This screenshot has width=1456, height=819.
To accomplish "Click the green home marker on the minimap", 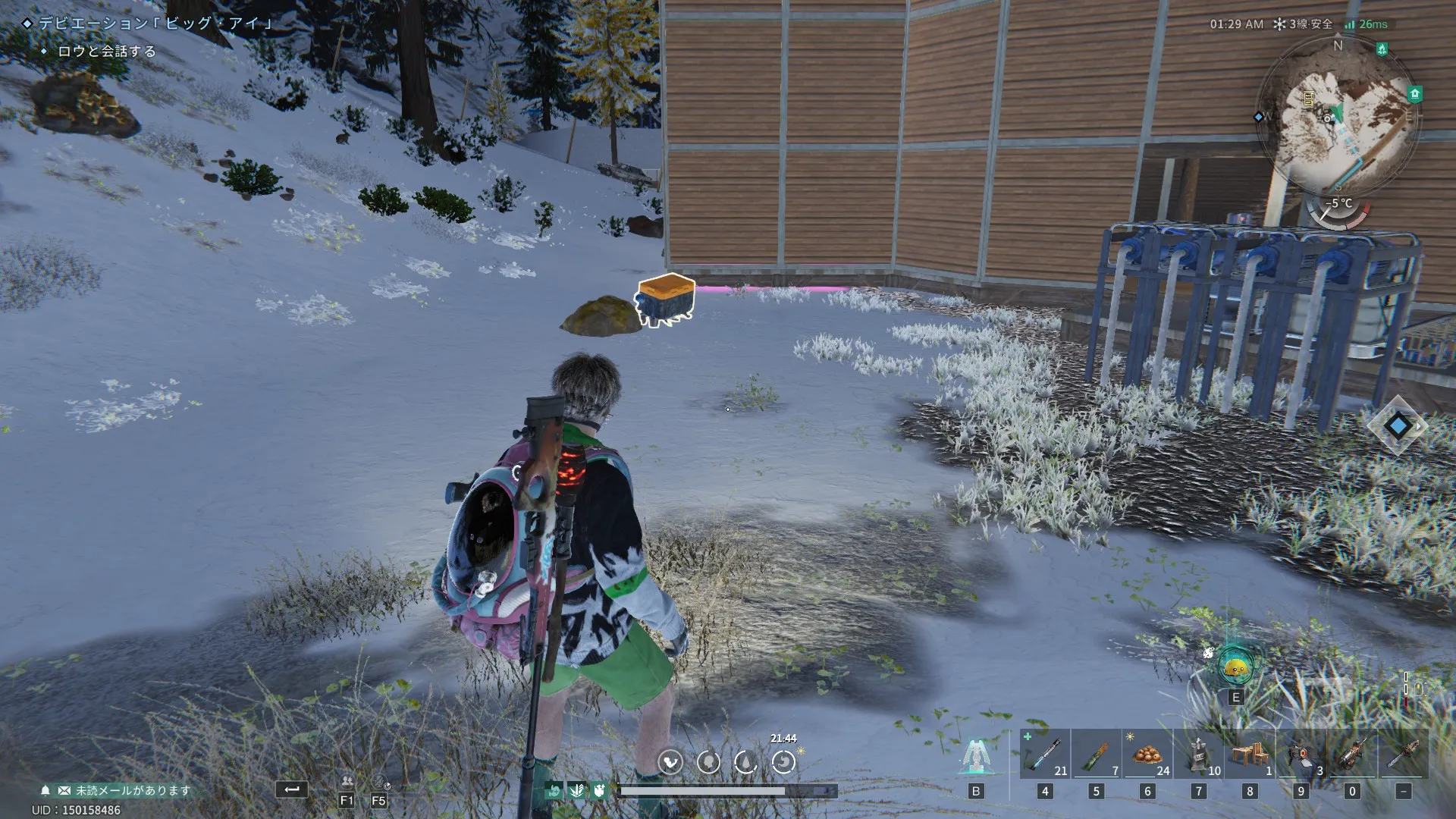I will [x=1414, y=94].
